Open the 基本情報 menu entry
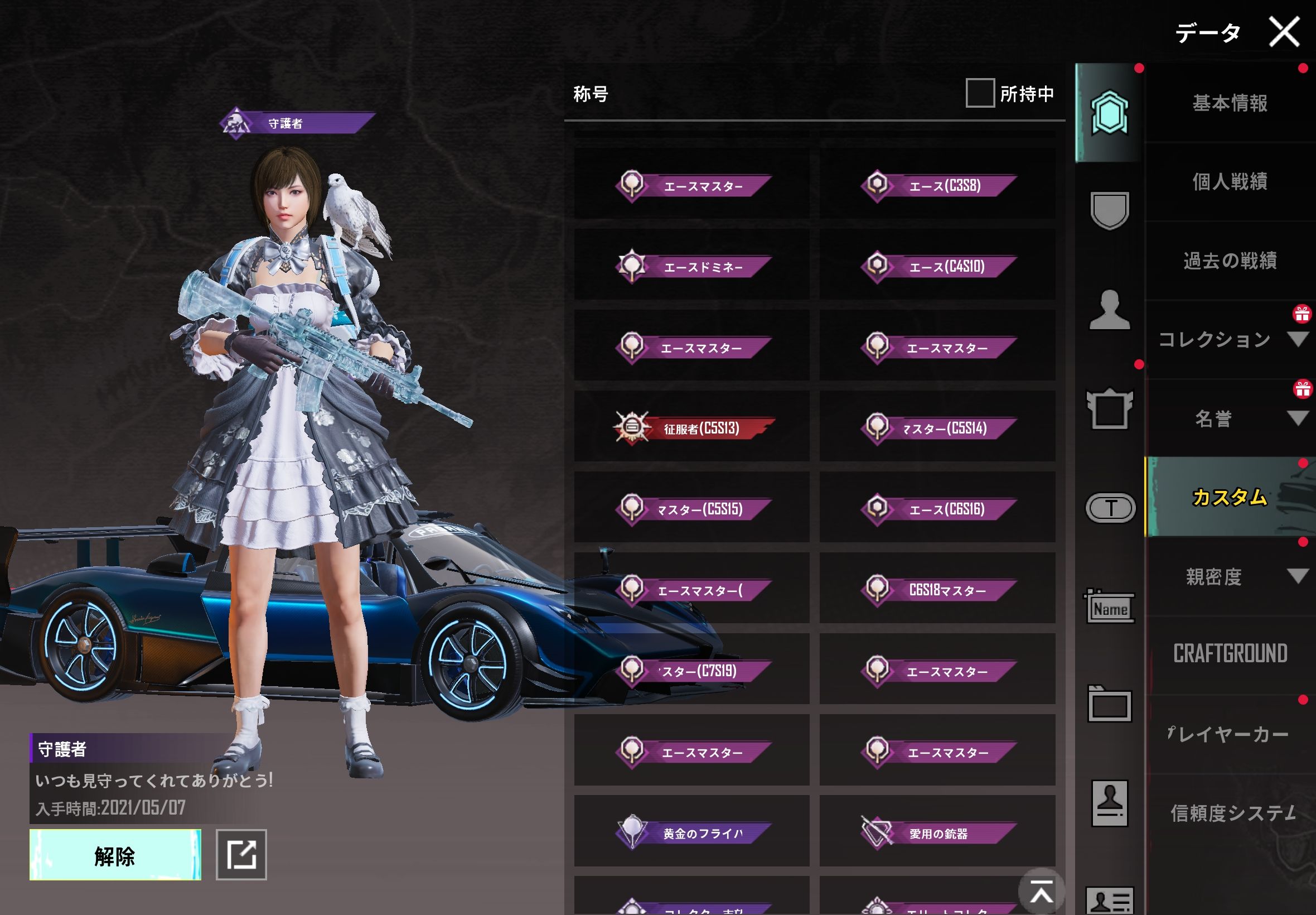This screenshot has width=1316, height=915. (x=1230, y=103)
